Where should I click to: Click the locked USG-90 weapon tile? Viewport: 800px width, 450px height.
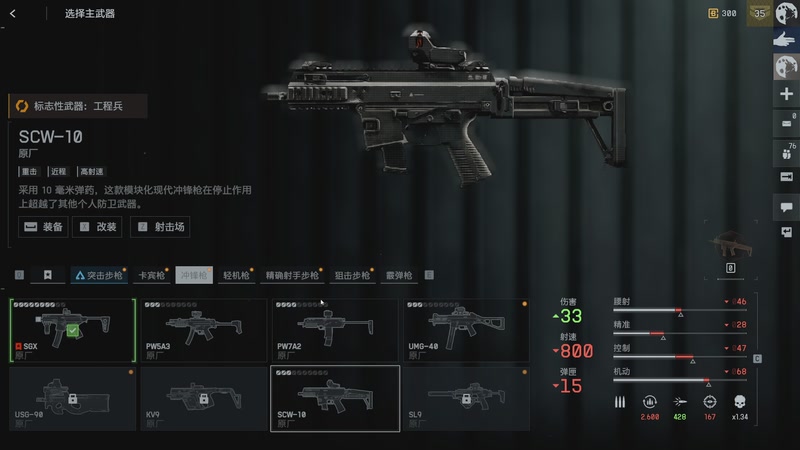[72, 398]
